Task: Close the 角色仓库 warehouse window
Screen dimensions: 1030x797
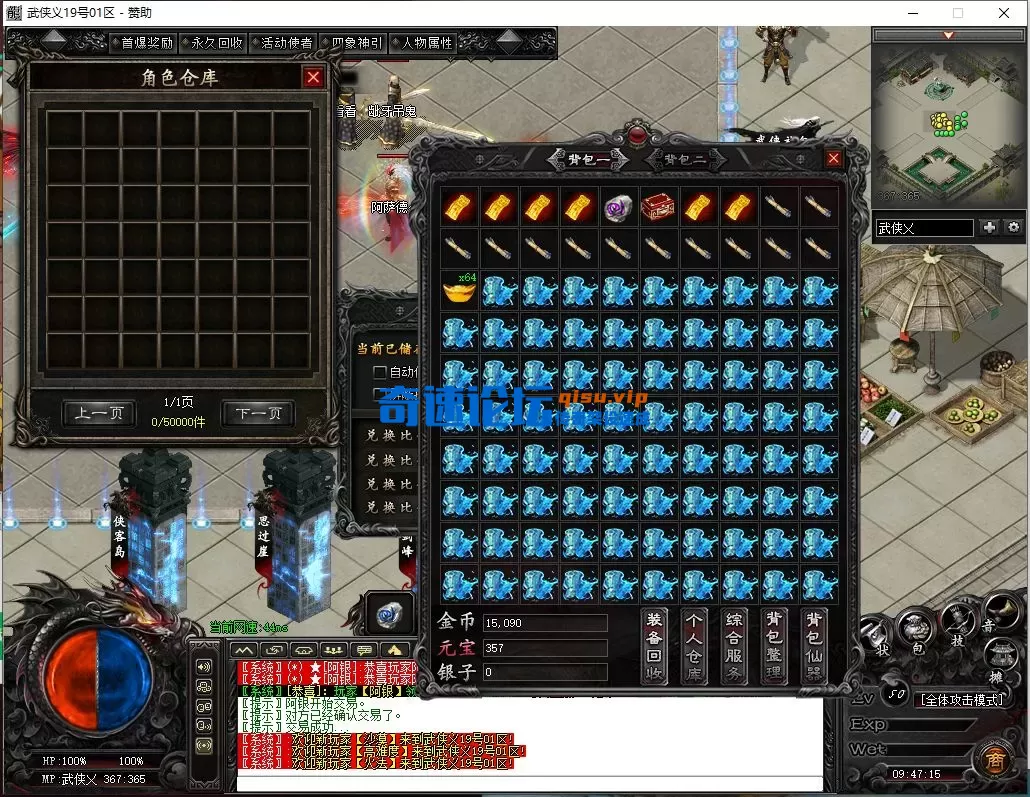Action: (314, 77)
